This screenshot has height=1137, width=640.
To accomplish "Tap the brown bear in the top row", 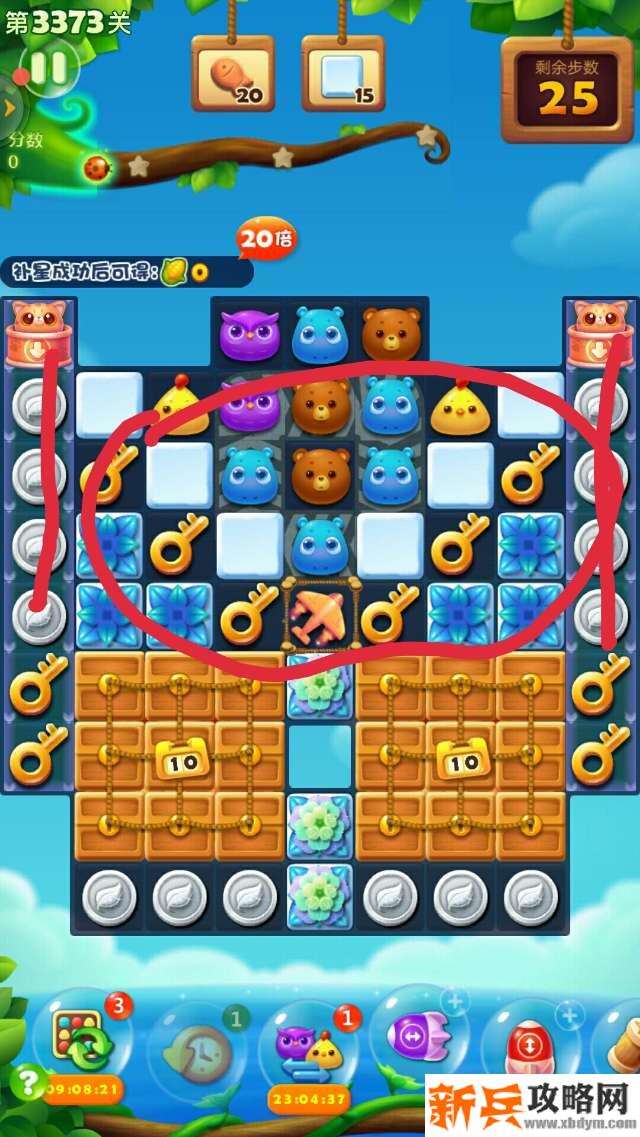I will click(390, 334).
